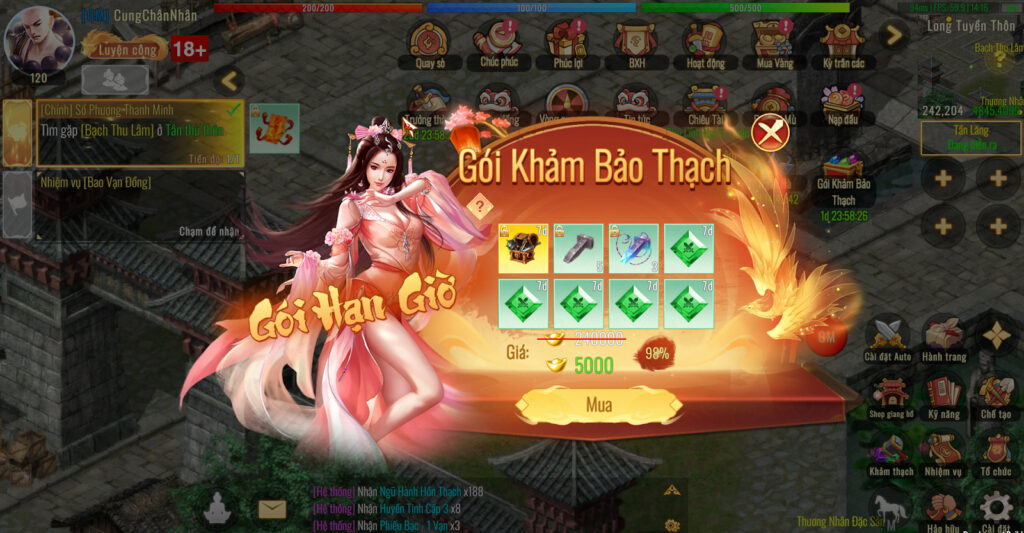Open the Mua Vàng gold shop

(772, 44)
